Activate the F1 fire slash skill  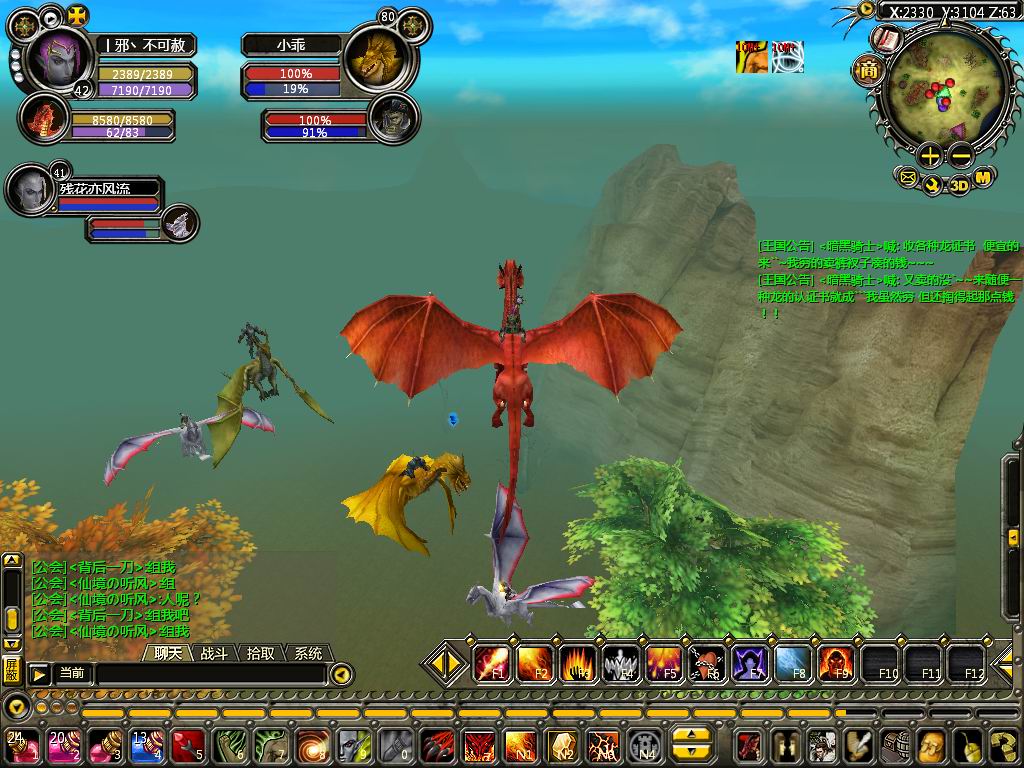pyautogui.click(x=492, y=664)
